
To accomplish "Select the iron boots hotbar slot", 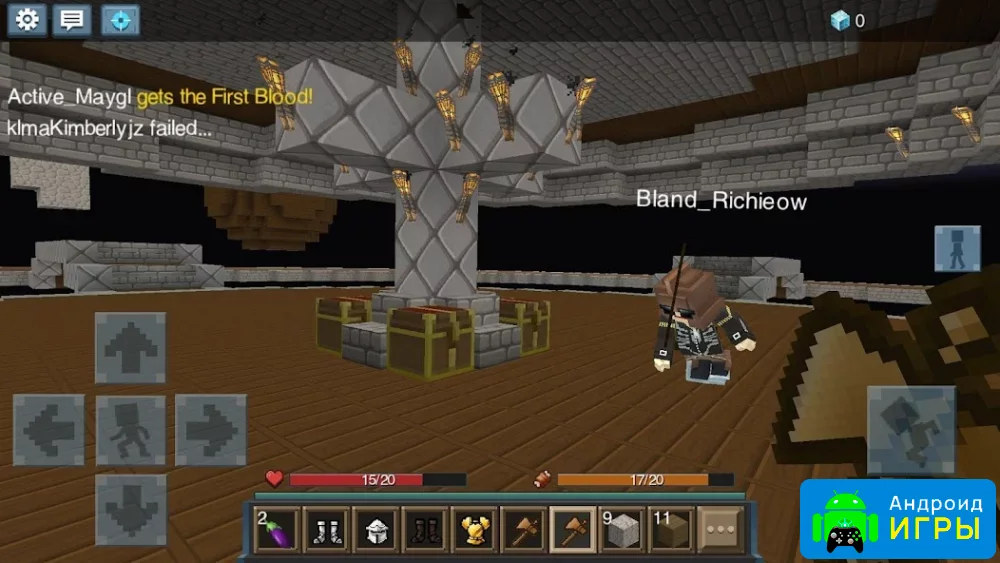I will coord(326,529).
